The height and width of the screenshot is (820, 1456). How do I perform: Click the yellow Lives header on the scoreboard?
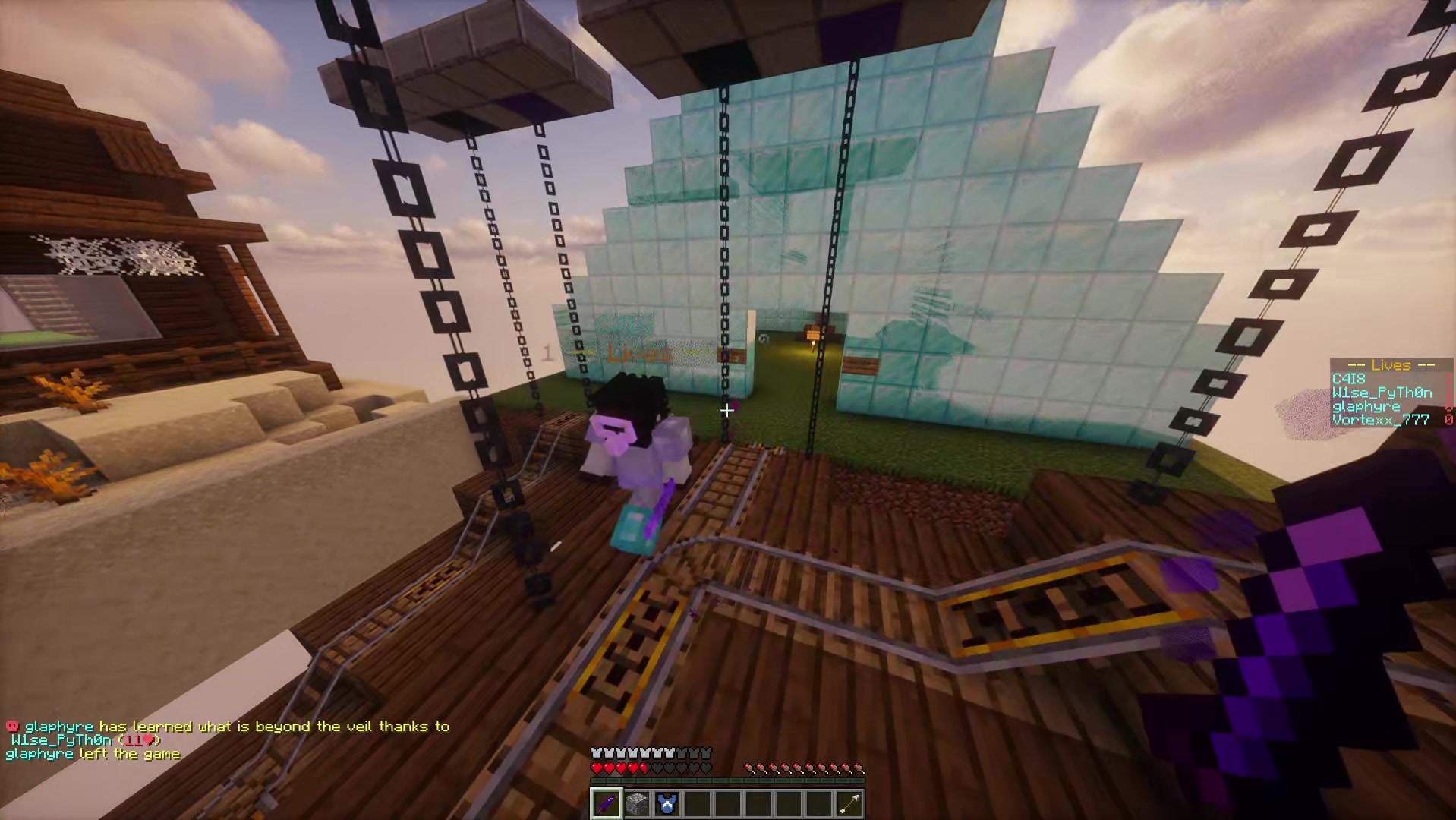[1391, 365]
